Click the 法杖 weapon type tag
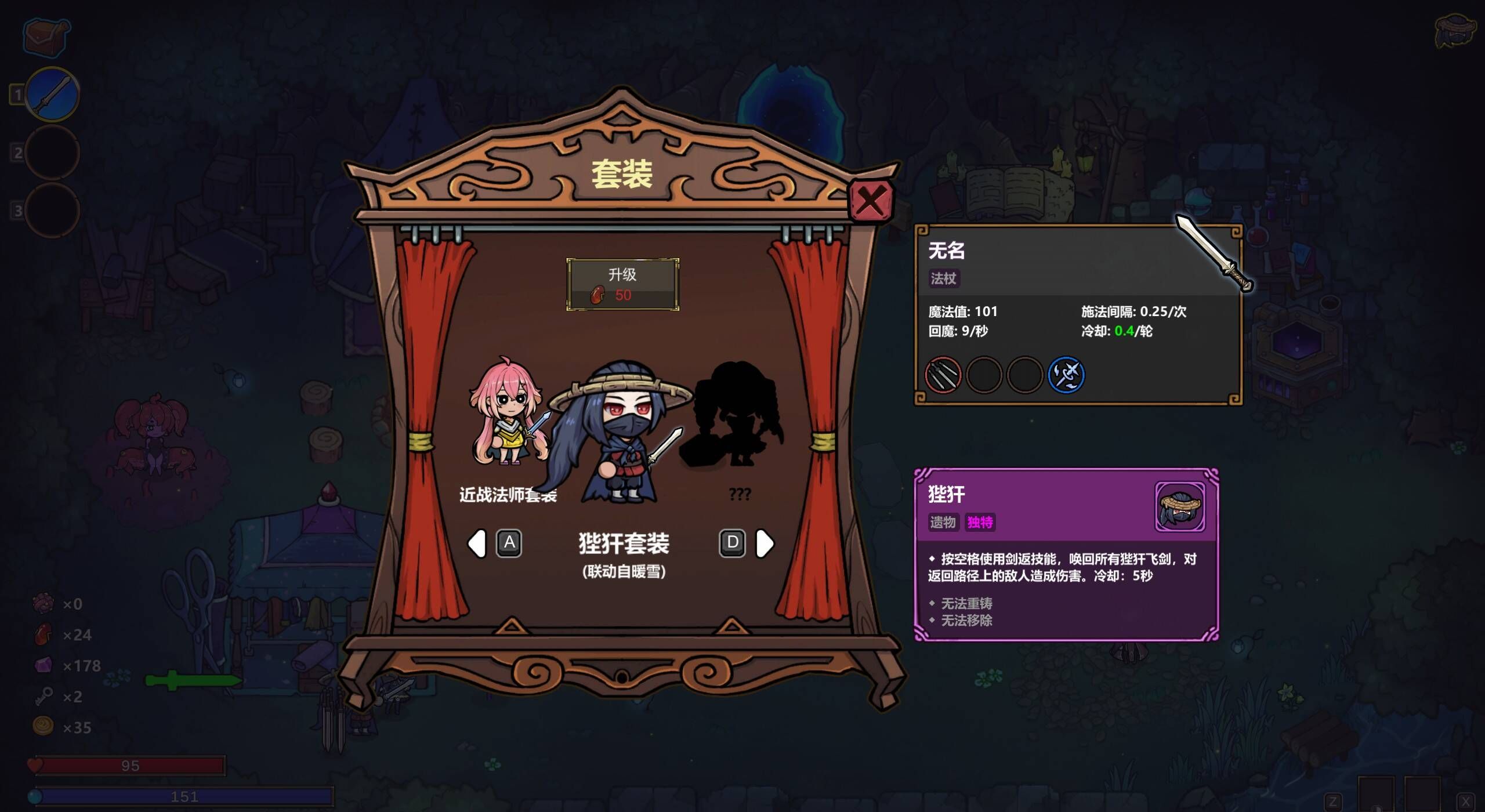 pyautogui.click(x=945, y=279)
